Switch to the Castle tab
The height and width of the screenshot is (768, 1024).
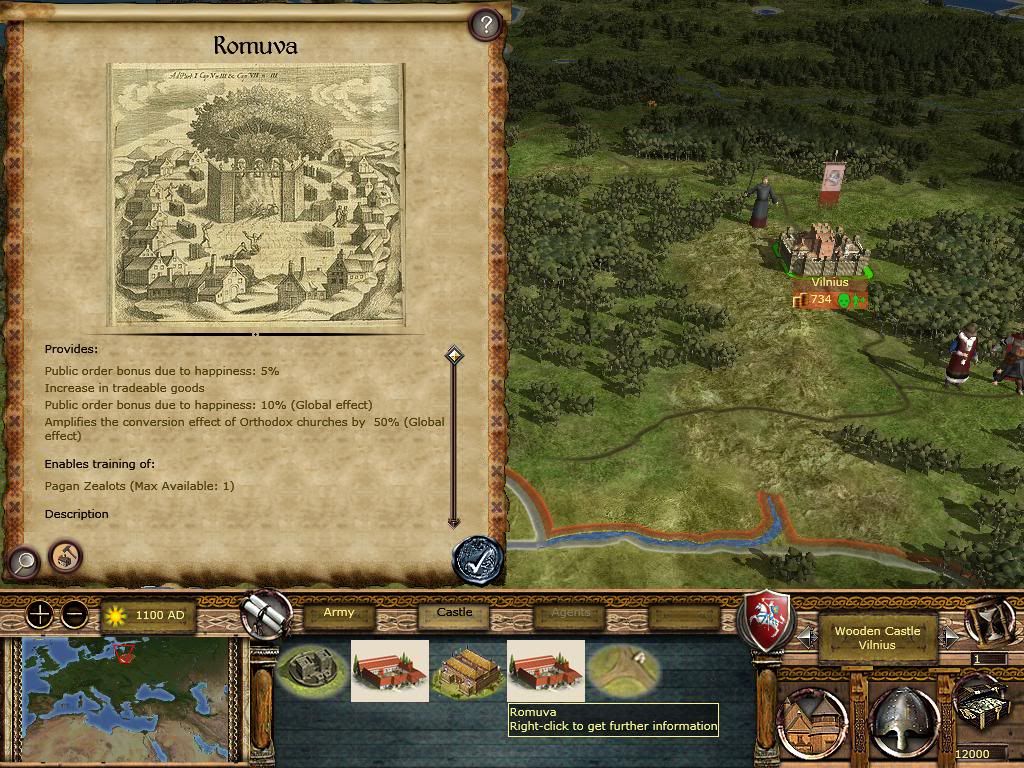pos(455,613)
